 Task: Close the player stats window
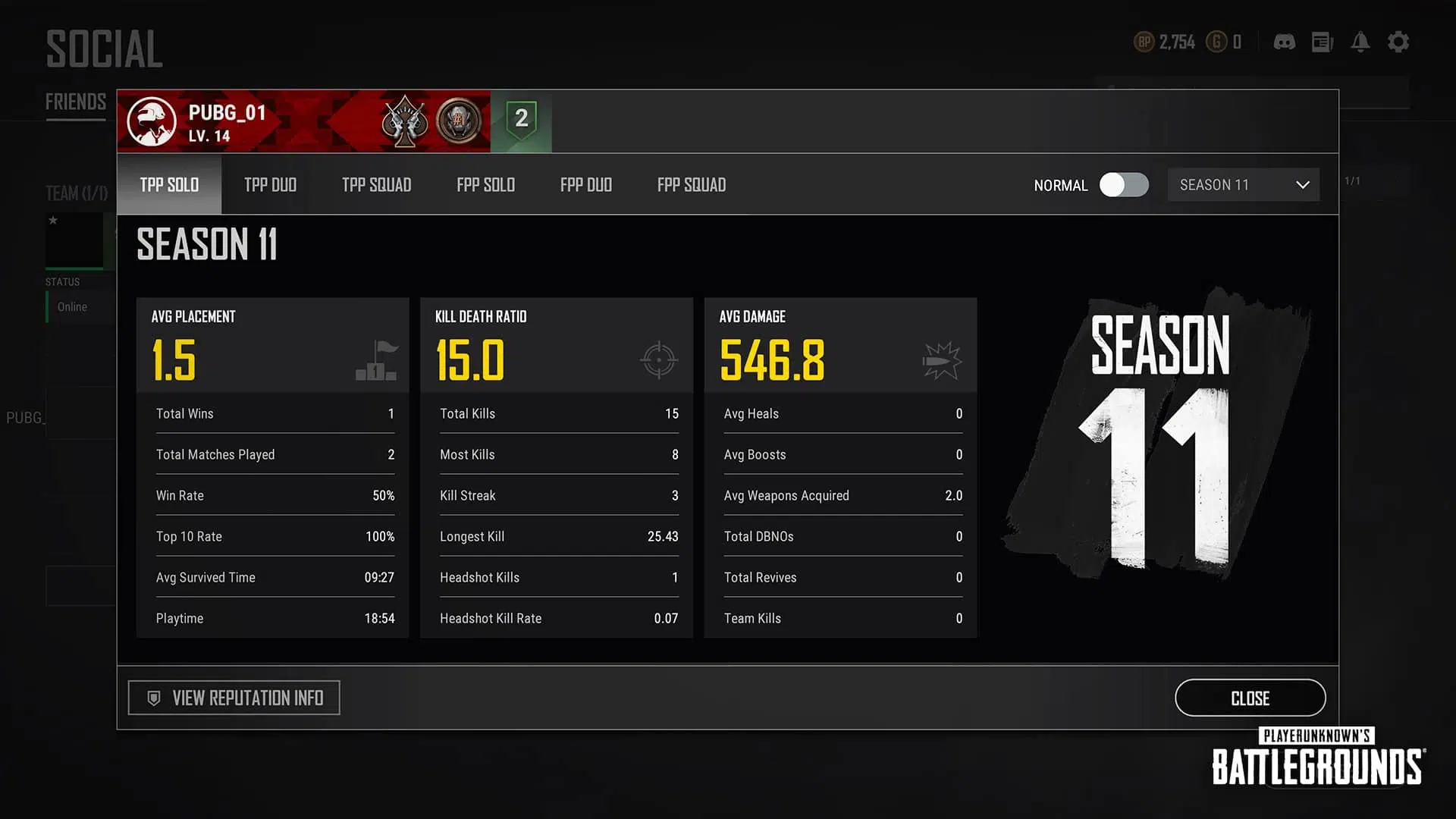pos(1250,698)
